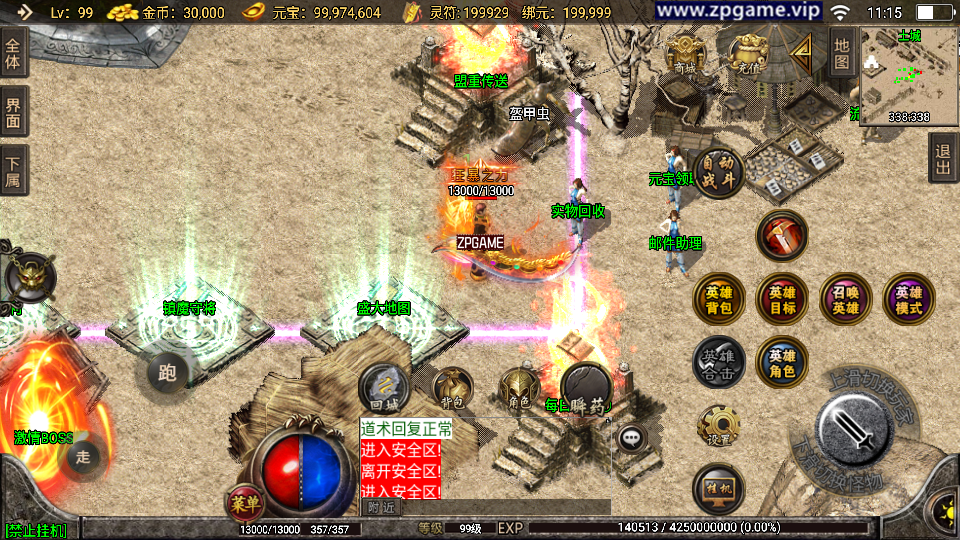This screenshot has width=960, height=540.
Task: Select the 跑 run movement mode
Action: pos(167,374)
